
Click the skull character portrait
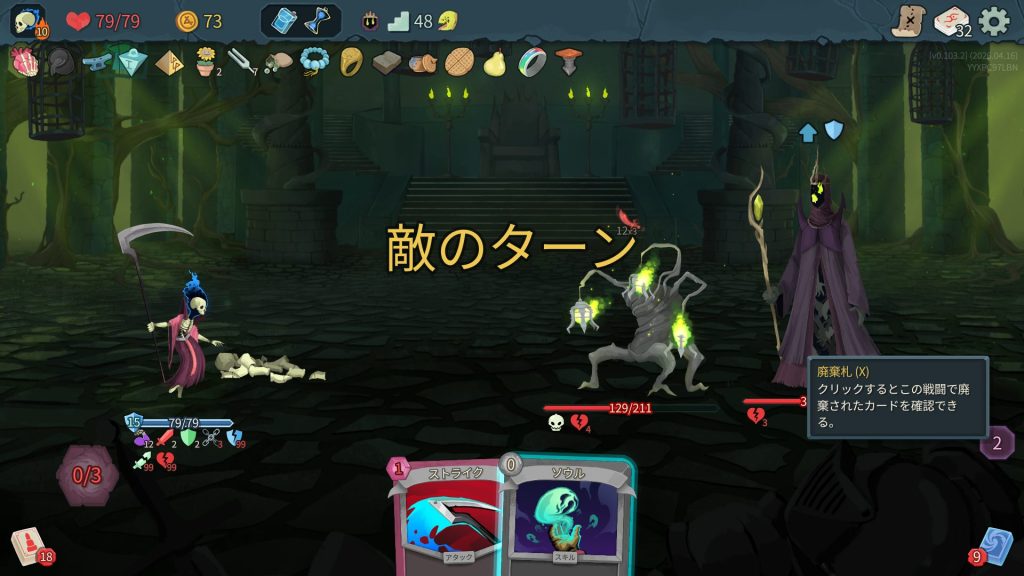tap(27, 21)
